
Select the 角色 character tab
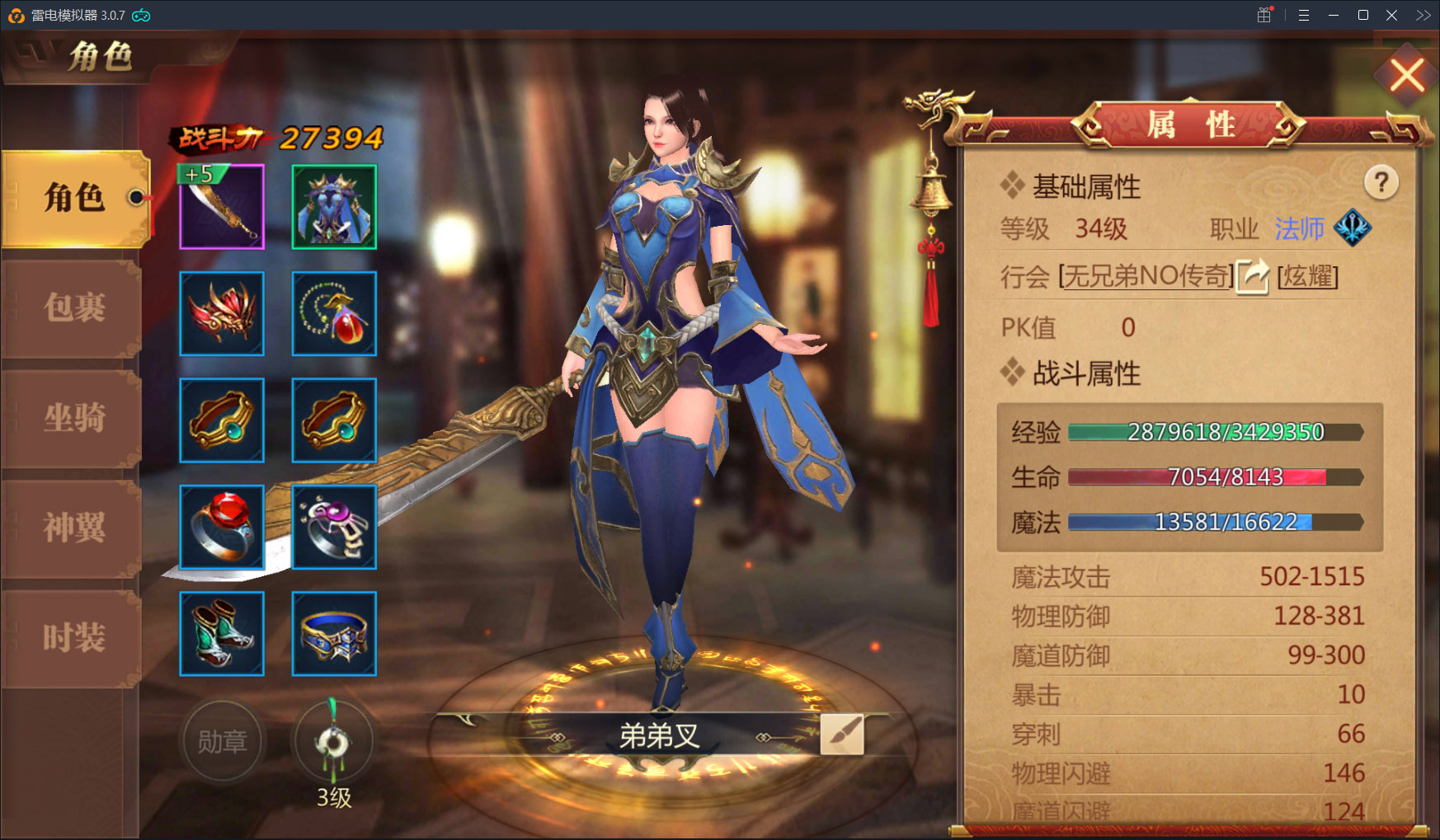(74, 198)
